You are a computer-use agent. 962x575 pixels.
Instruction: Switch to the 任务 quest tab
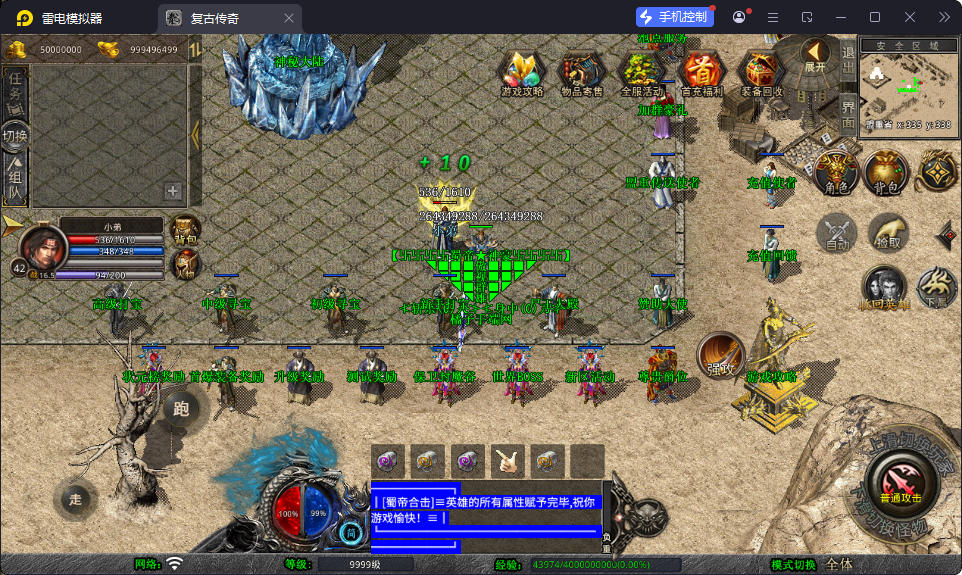[15, 90]
